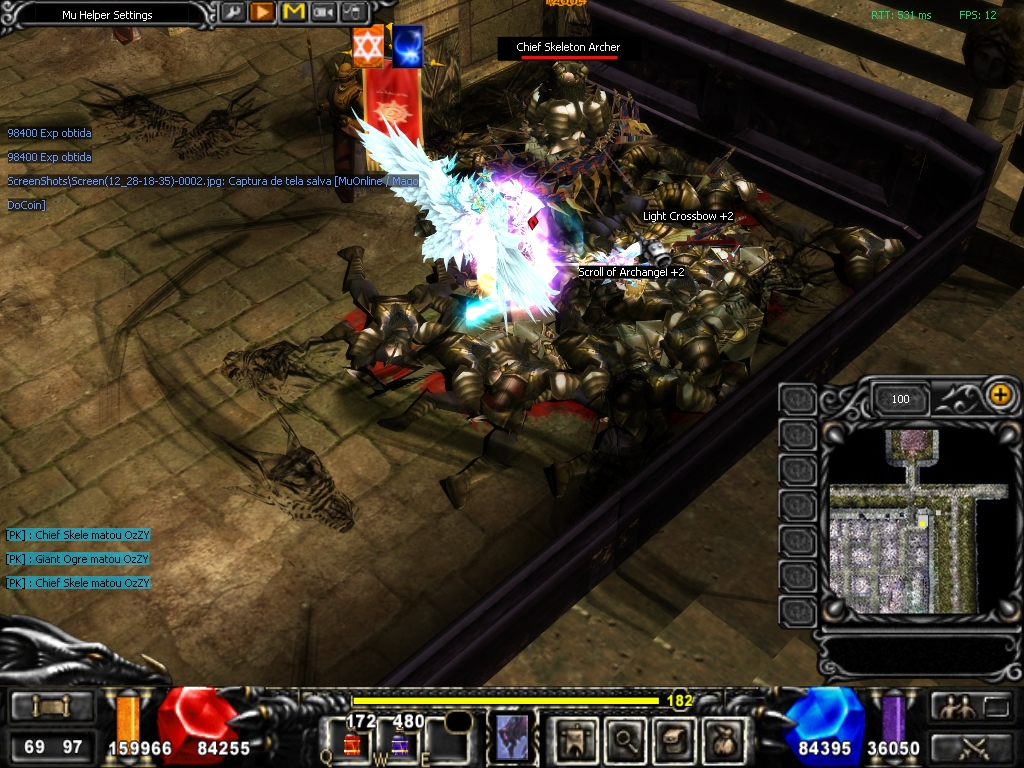Open the active skill selection slot
Screen dimensions: 1024x768
click(511, 738)
